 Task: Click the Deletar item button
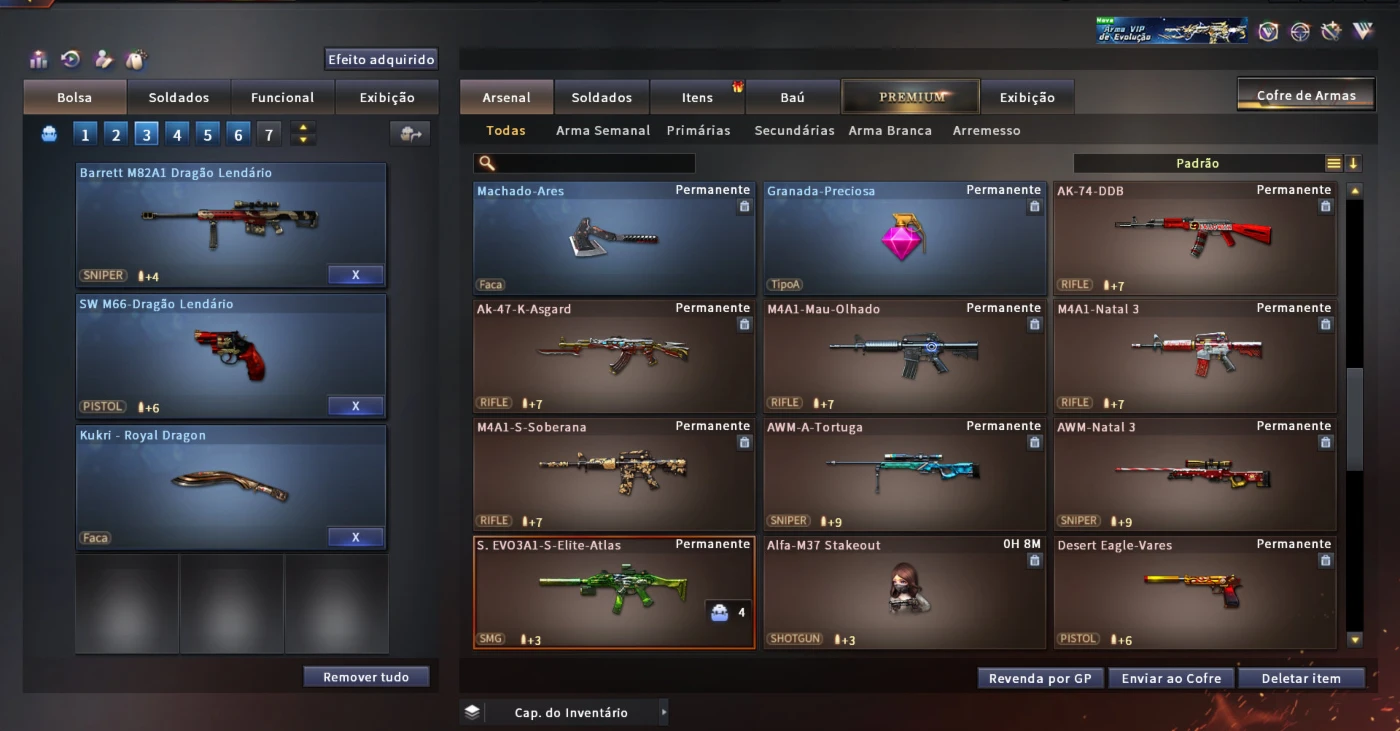point(1301,678)
